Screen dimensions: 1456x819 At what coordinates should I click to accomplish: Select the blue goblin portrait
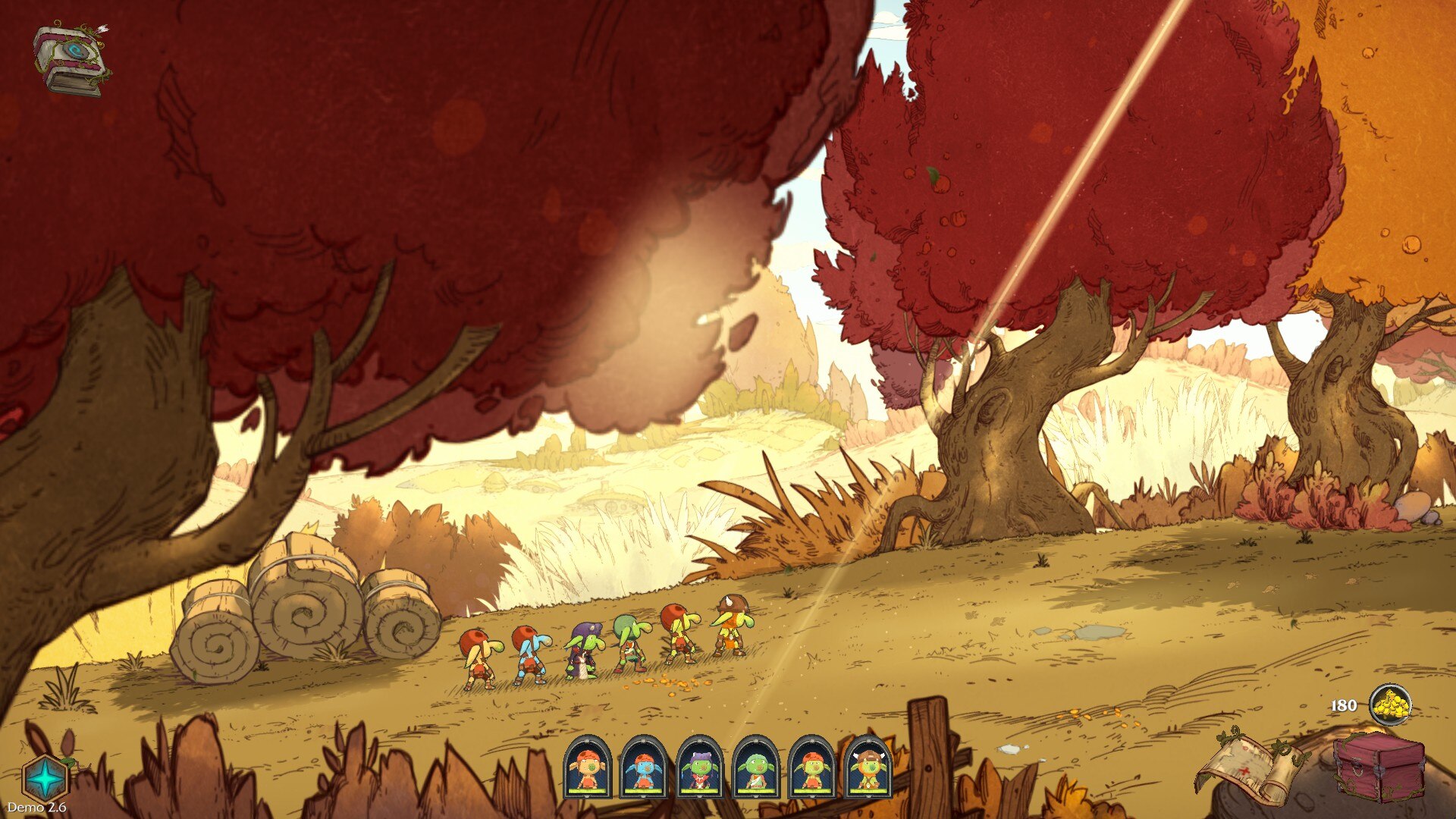coord(644,768)
